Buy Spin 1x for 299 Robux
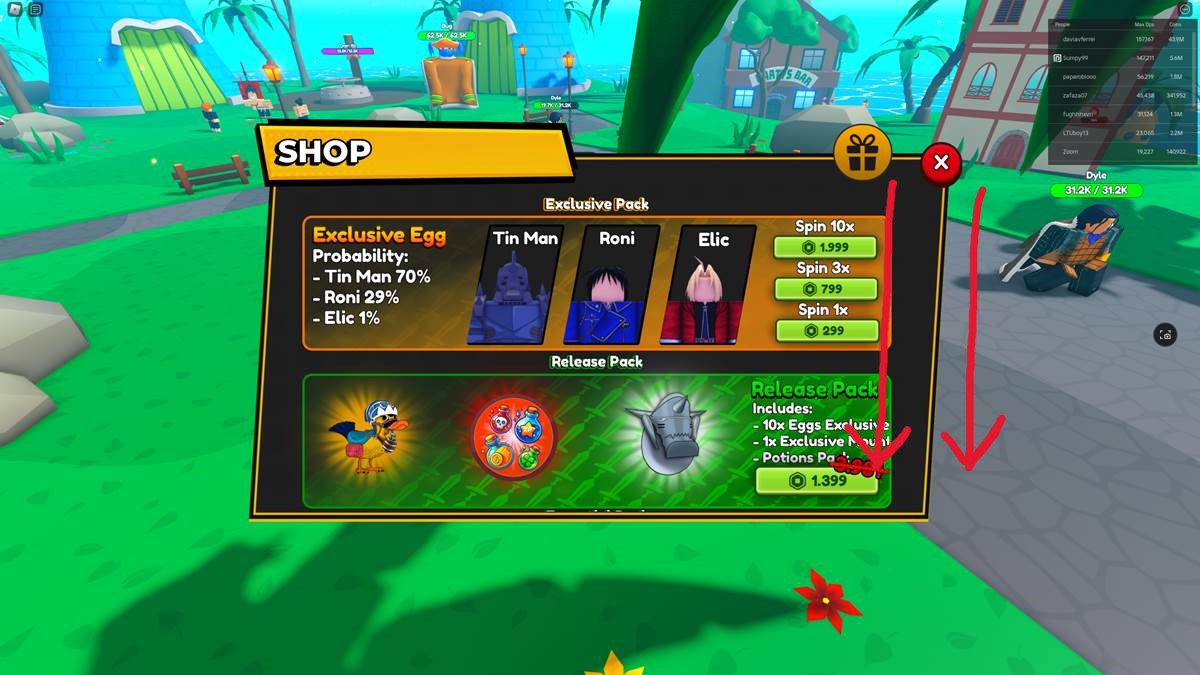This screenshot has height=675, width=1200. (x=825, y=331)
